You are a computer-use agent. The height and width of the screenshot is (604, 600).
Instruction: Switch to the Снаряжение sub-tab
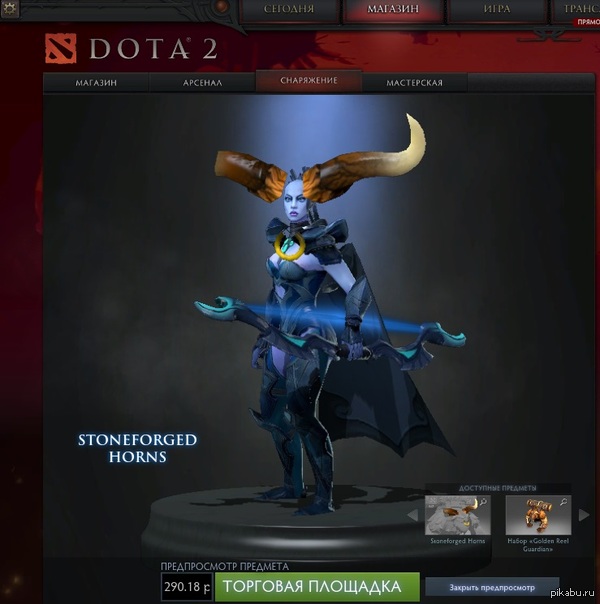306,81
